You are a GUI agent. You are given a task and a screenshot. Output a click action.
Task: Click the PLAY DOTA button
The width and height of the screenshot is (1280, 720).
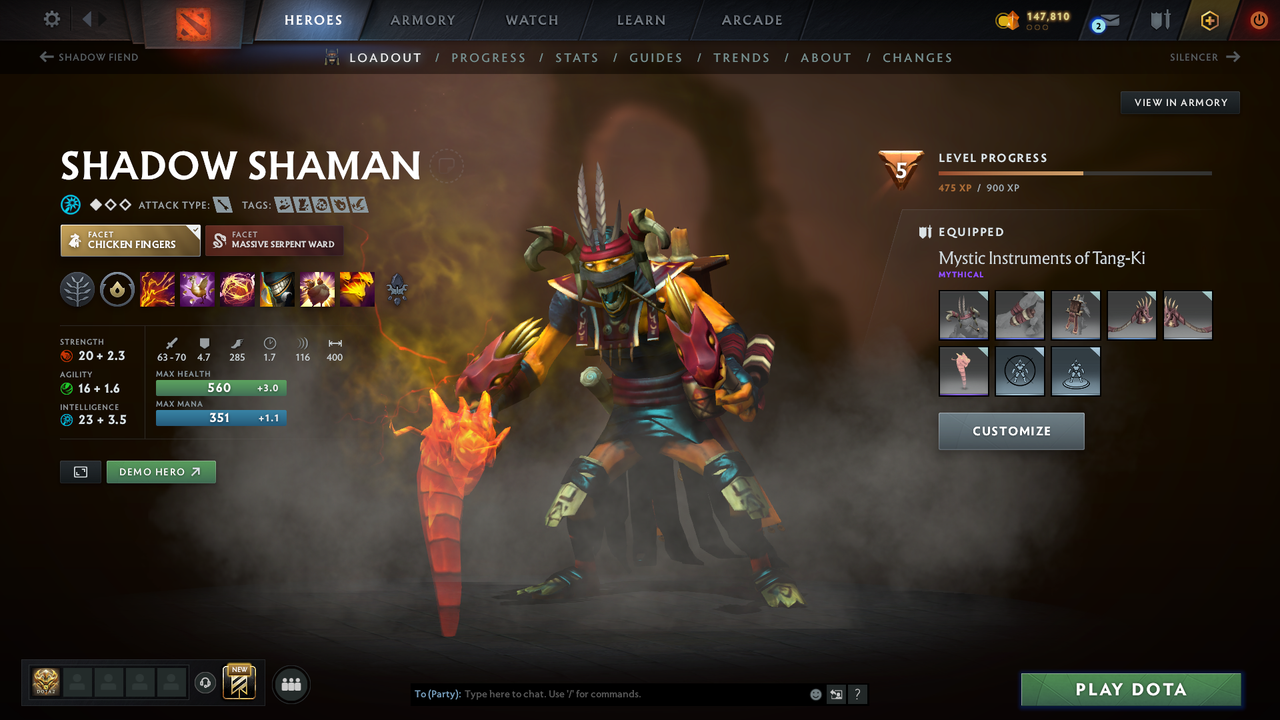(x=1130, y=689)
